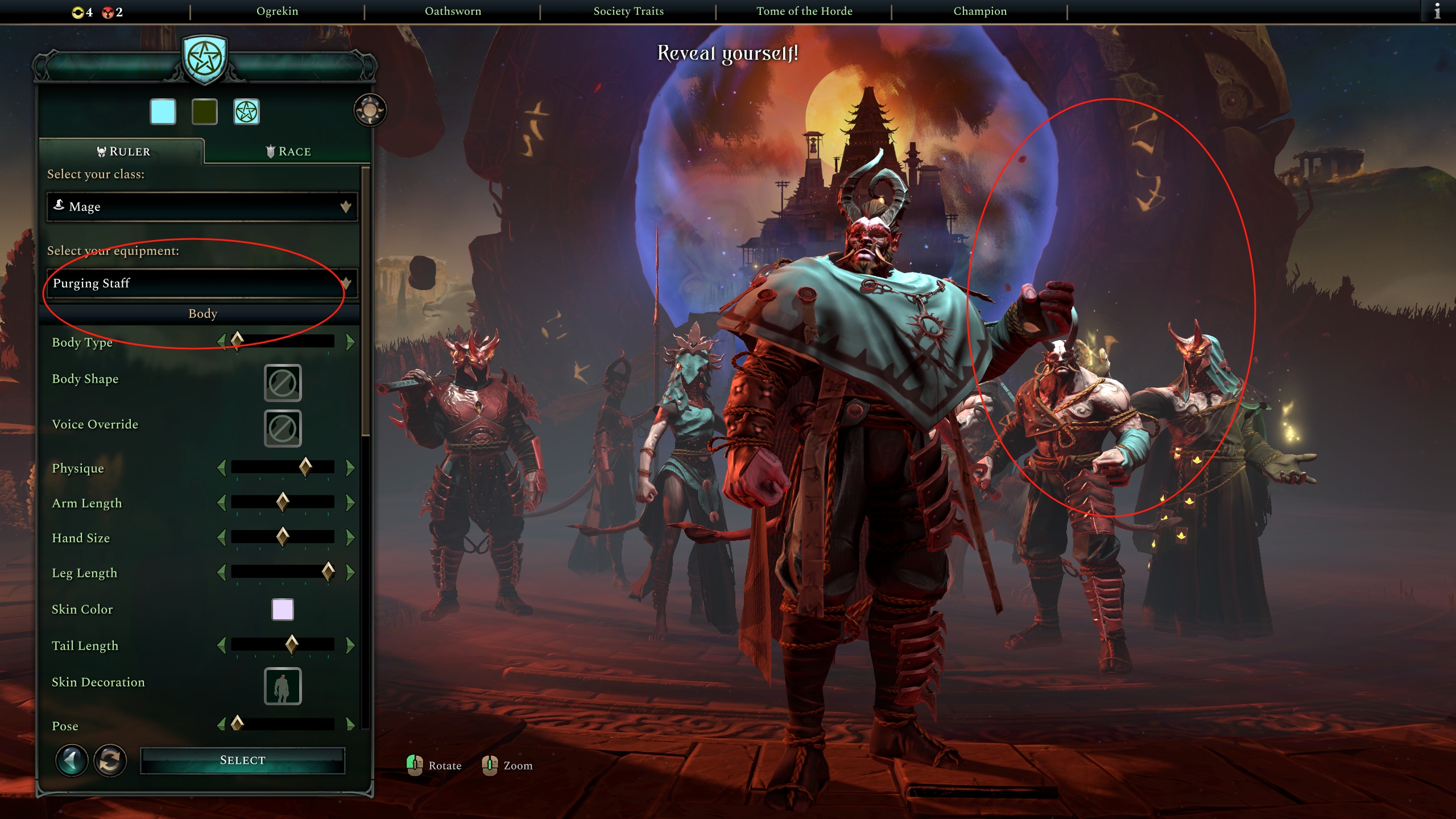
Task: Open the Skin Color swatch
Action: click(x=283, y=609)
